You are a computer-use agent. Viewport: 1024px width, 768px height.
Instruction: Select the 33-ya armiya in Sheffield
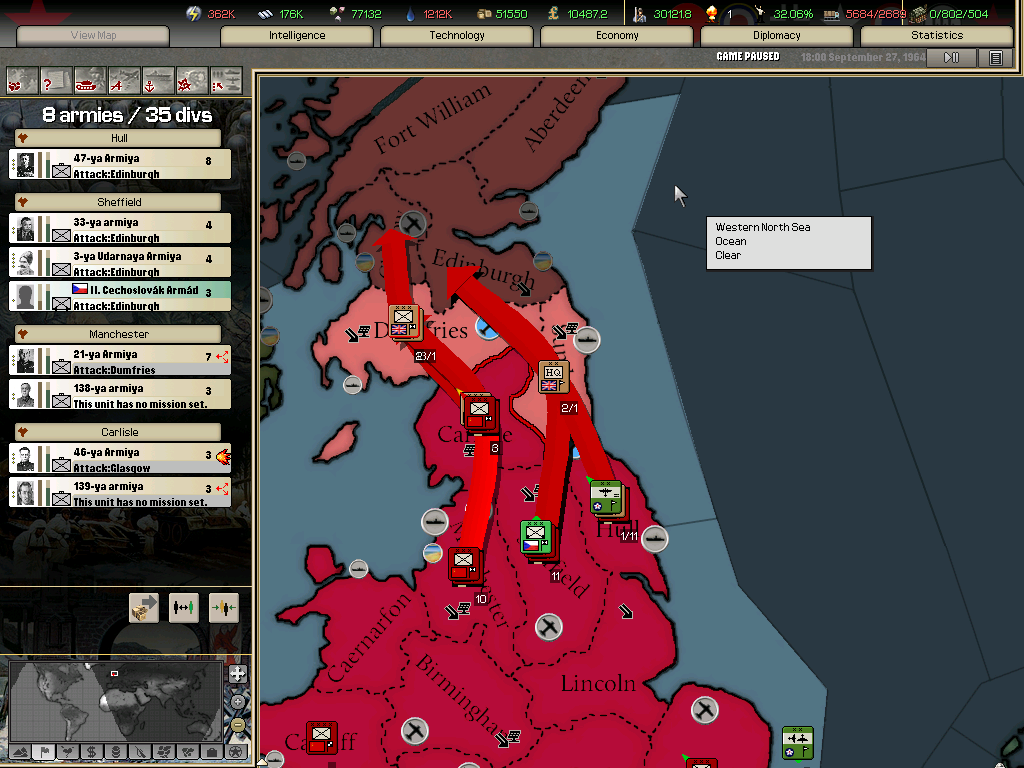pyautogui.click(x=120, y=229)
